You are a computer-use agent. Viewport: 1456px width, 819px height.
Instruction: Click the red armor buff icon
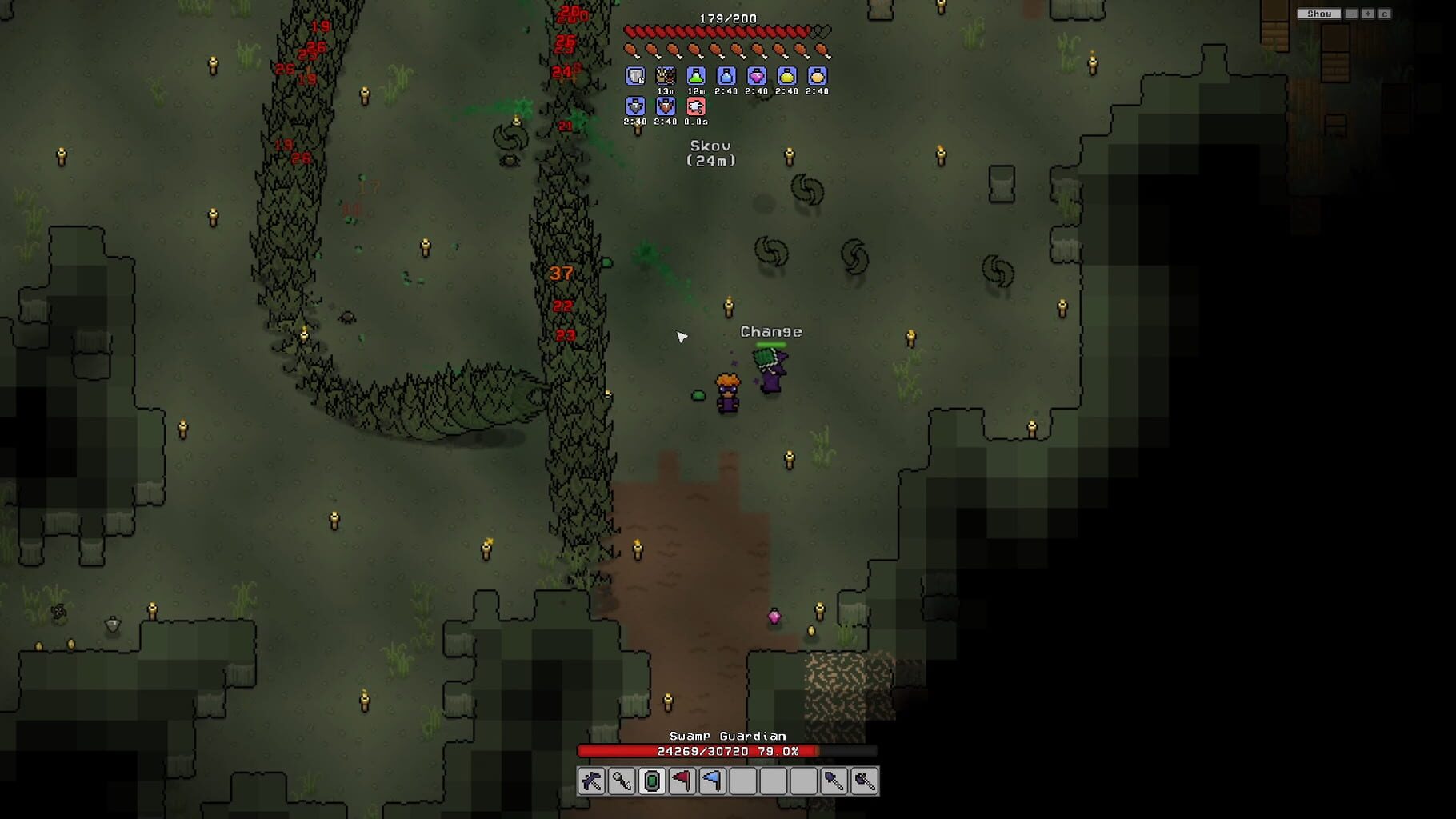[666, 106]
